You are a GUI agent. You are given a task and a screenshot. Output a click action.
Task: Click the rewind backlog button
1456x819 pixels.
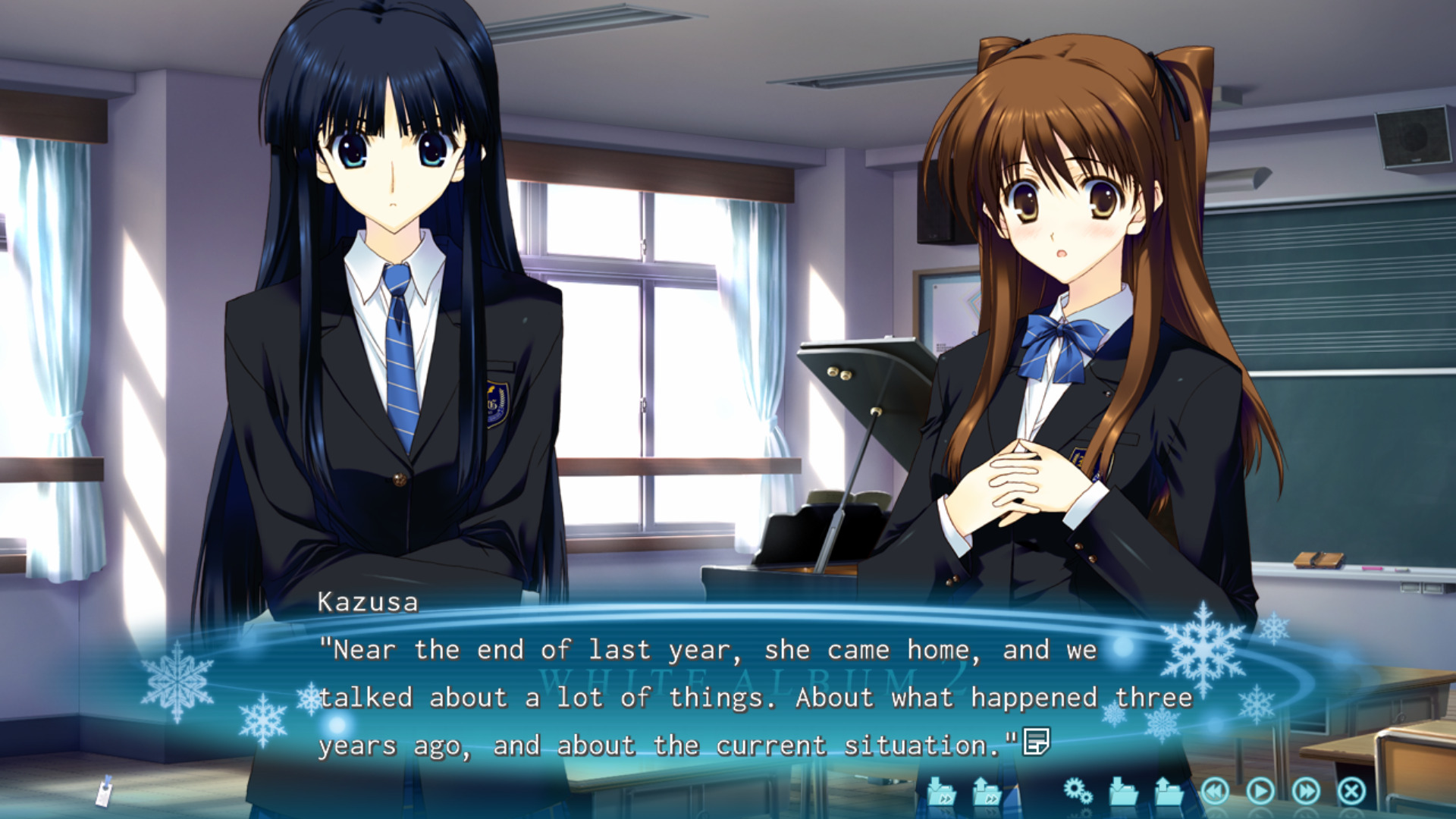tap(1215, 792)
